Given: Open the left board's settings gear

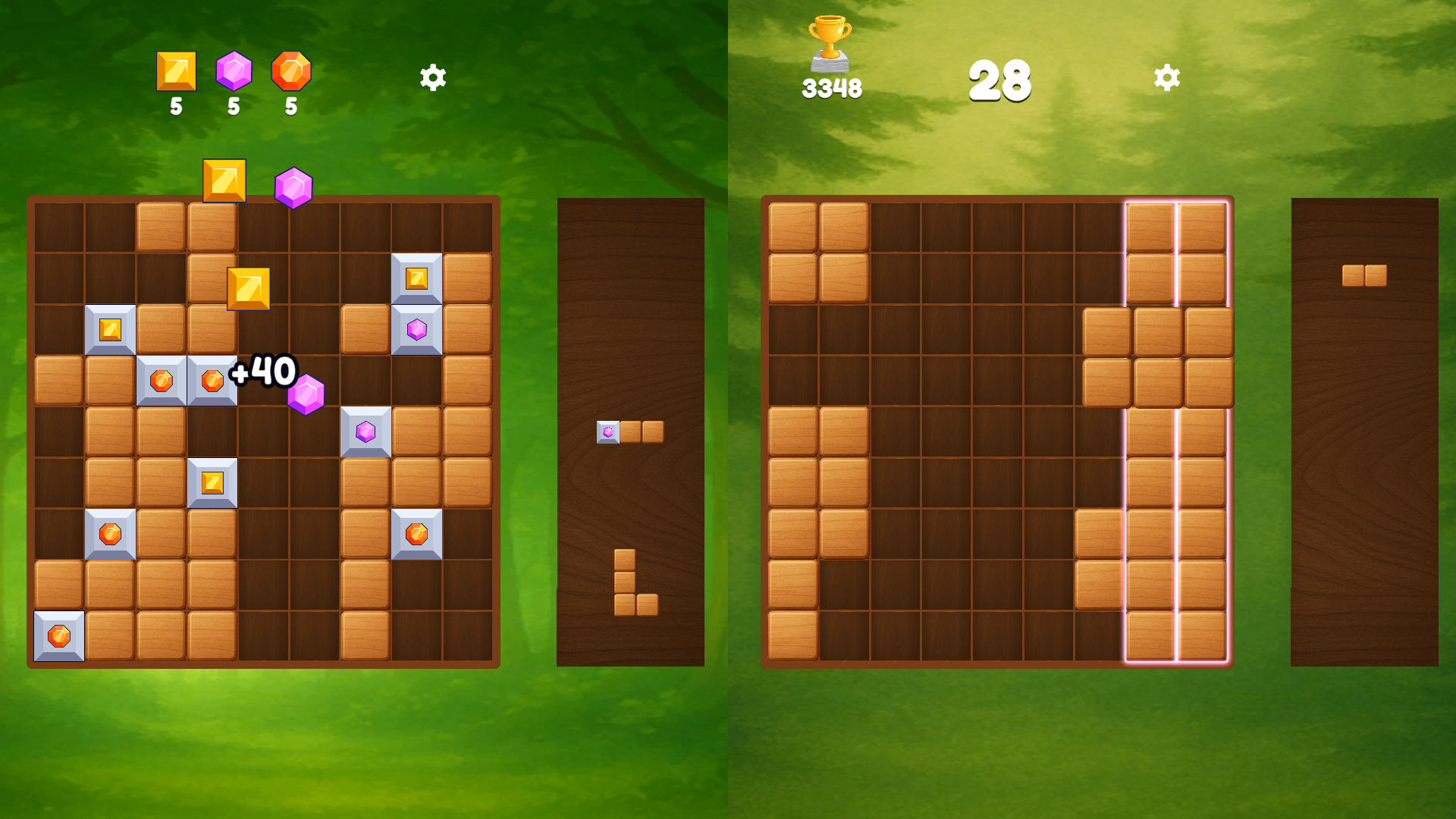Looking at the screenshot, I should (x=432, y=77).
